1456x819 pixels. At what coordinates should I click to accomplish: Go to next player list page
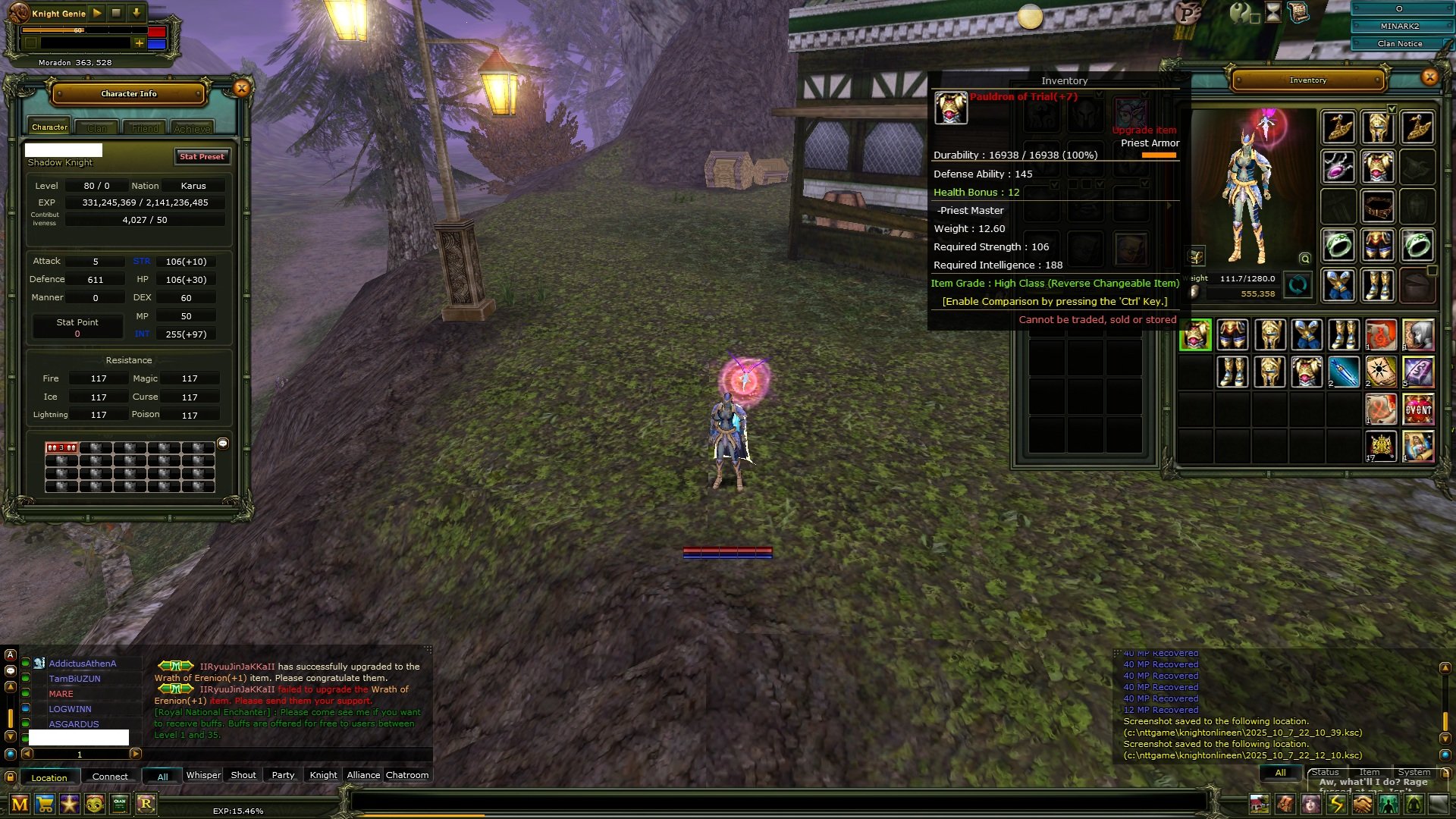(136, 754)
